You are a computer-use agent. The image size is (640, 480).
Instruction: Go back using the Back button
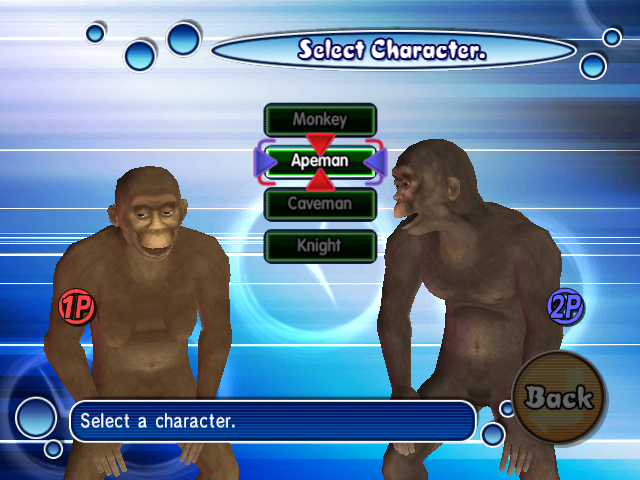(x=559, y=397)
